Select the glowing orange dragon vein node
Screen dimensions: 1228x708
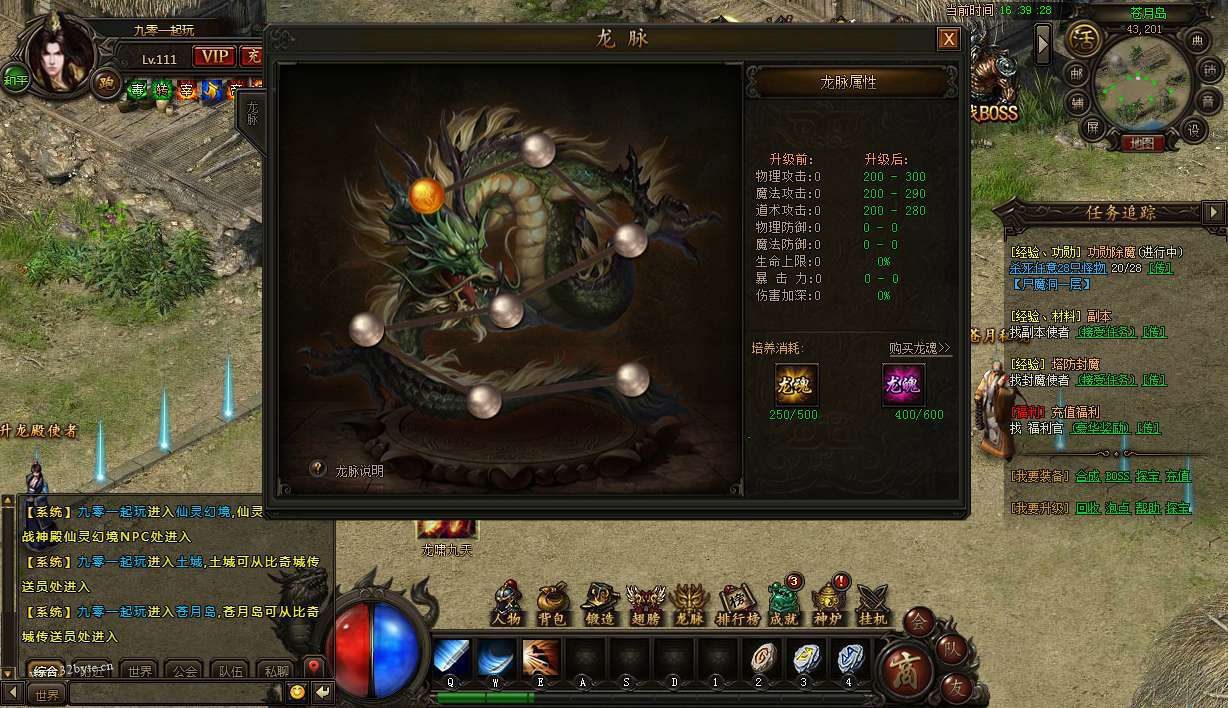click(x=427, y=195)
